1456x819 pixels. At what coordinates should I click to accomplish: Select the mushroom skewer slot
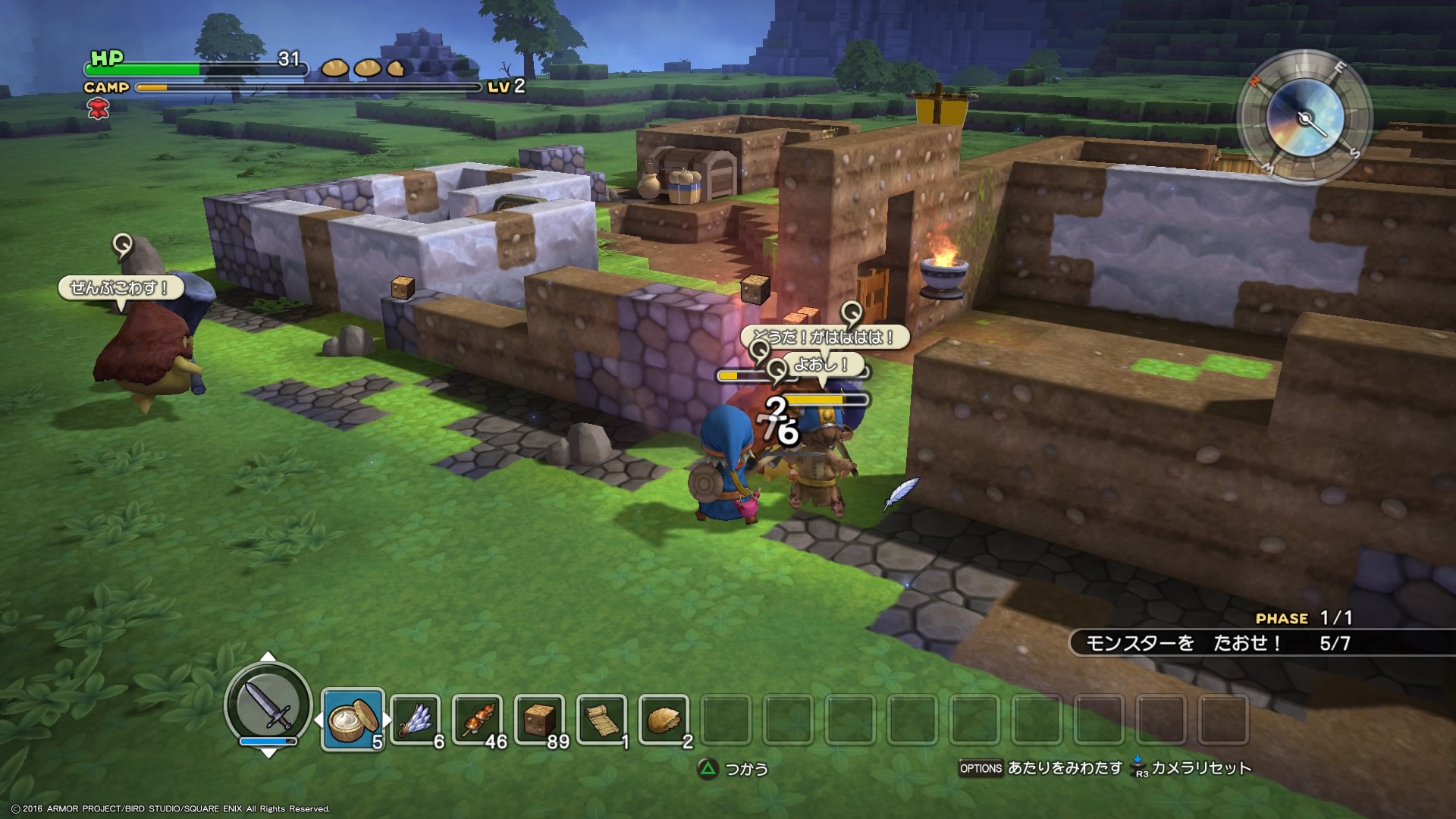[x=478, y=719]
